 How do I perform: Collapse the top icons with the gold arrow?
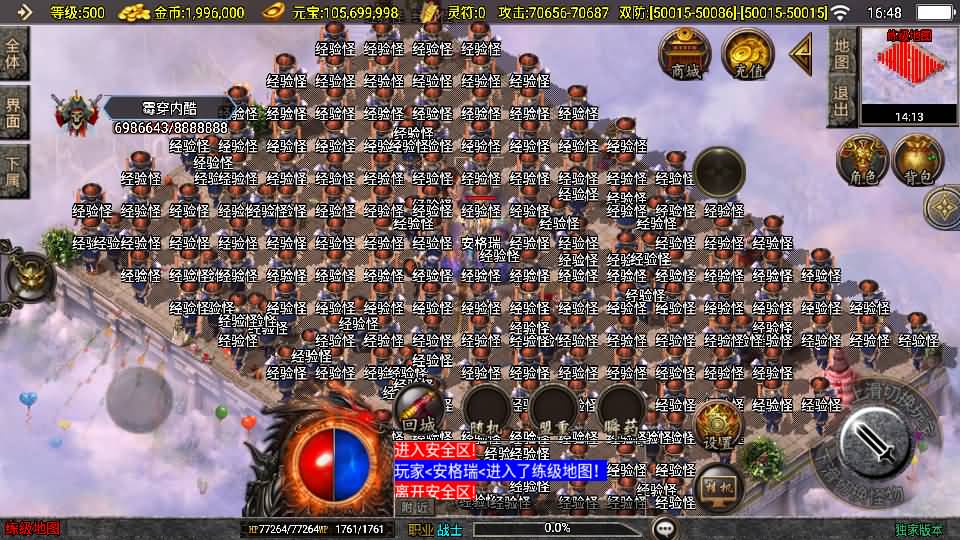(x=800, y=54)
